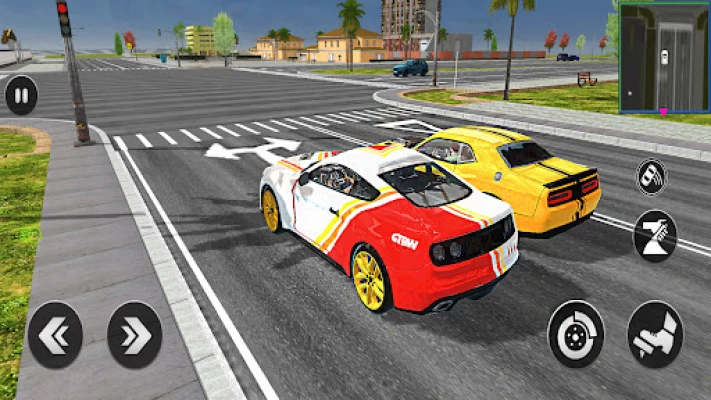Tap the accelerator pedal button
Image resolution: width=711 pixels, height=400 pixels.
tap(655, 333)
